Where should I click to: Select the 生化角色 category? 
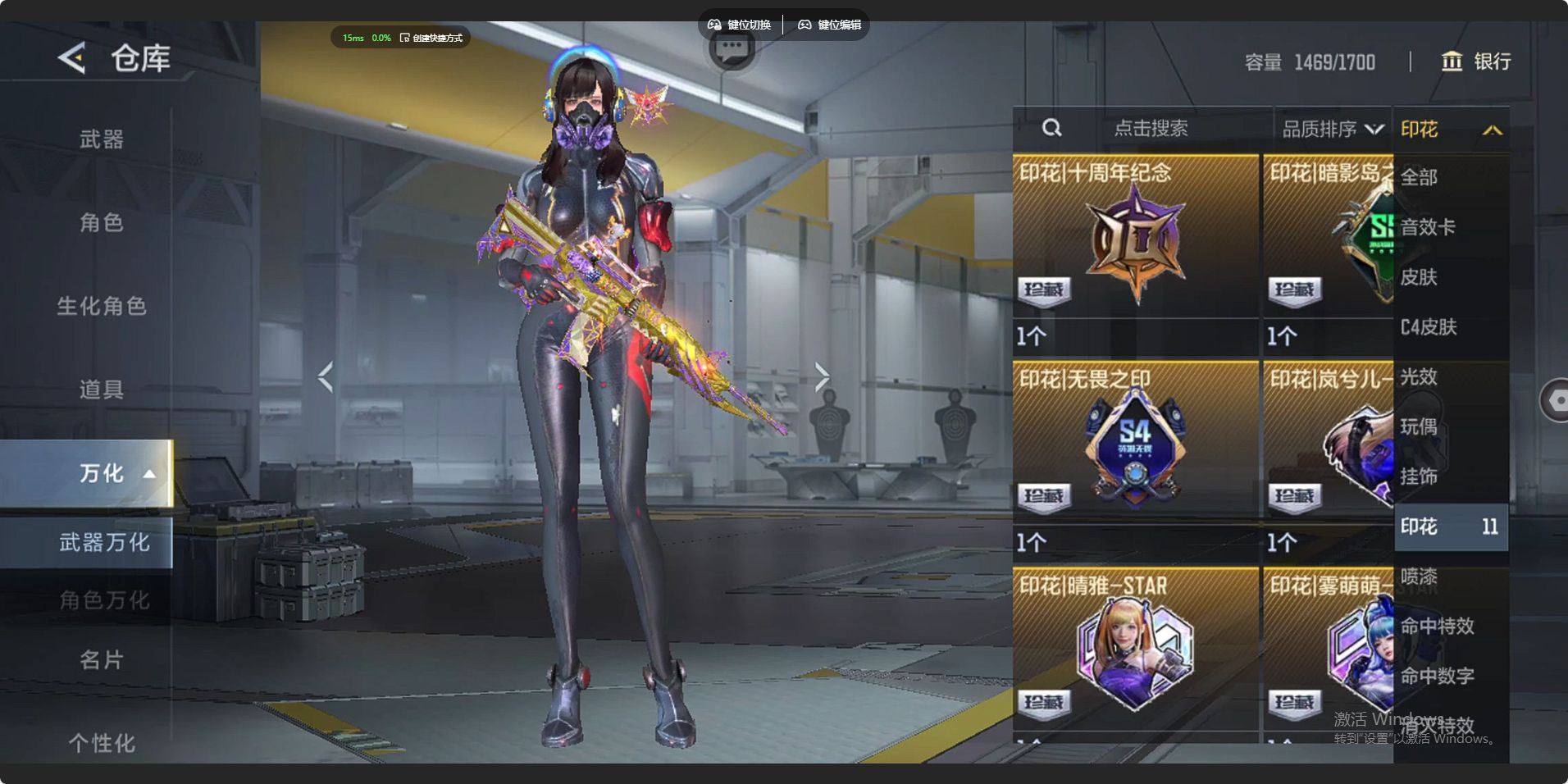point(102,306)
